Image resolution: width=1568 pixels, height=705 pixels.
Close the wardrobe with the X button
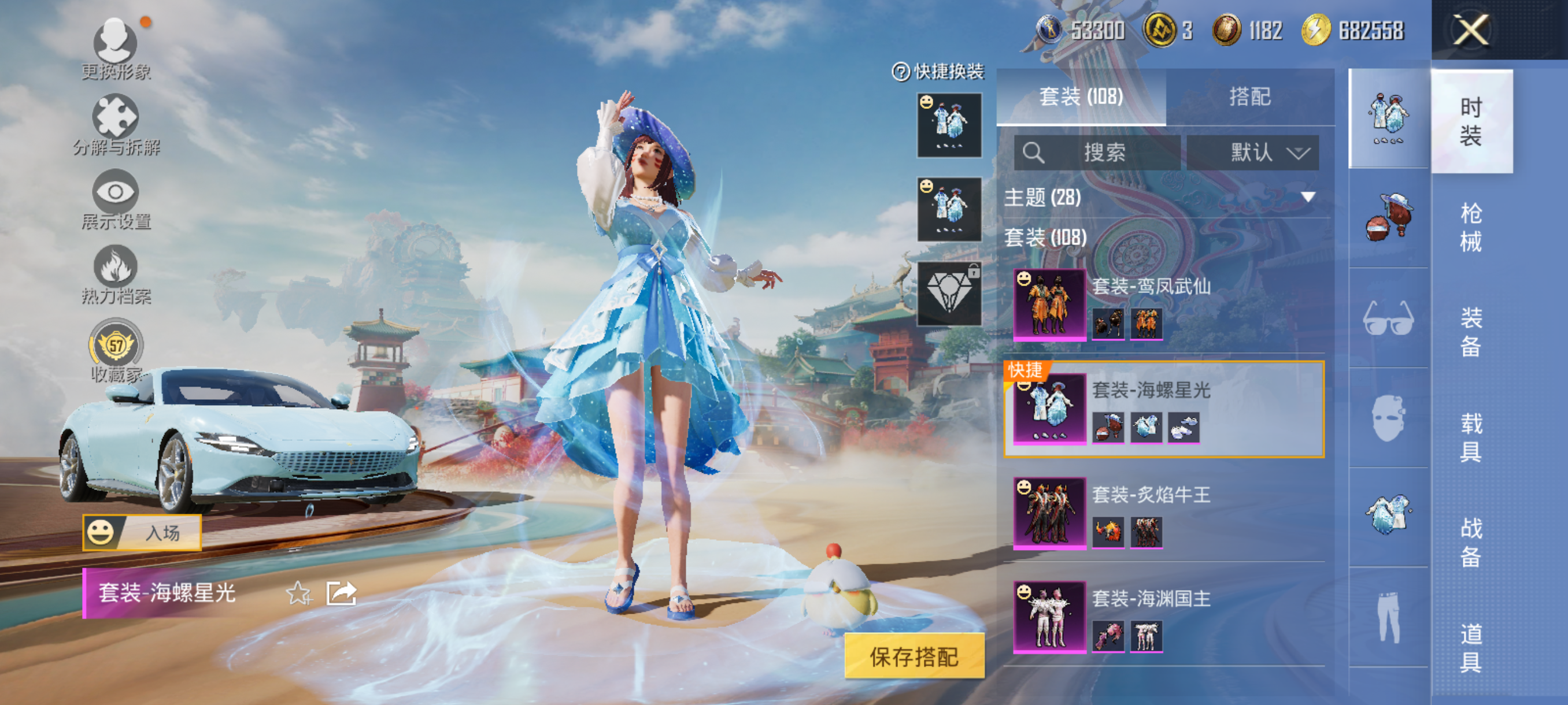[1471, 29]
